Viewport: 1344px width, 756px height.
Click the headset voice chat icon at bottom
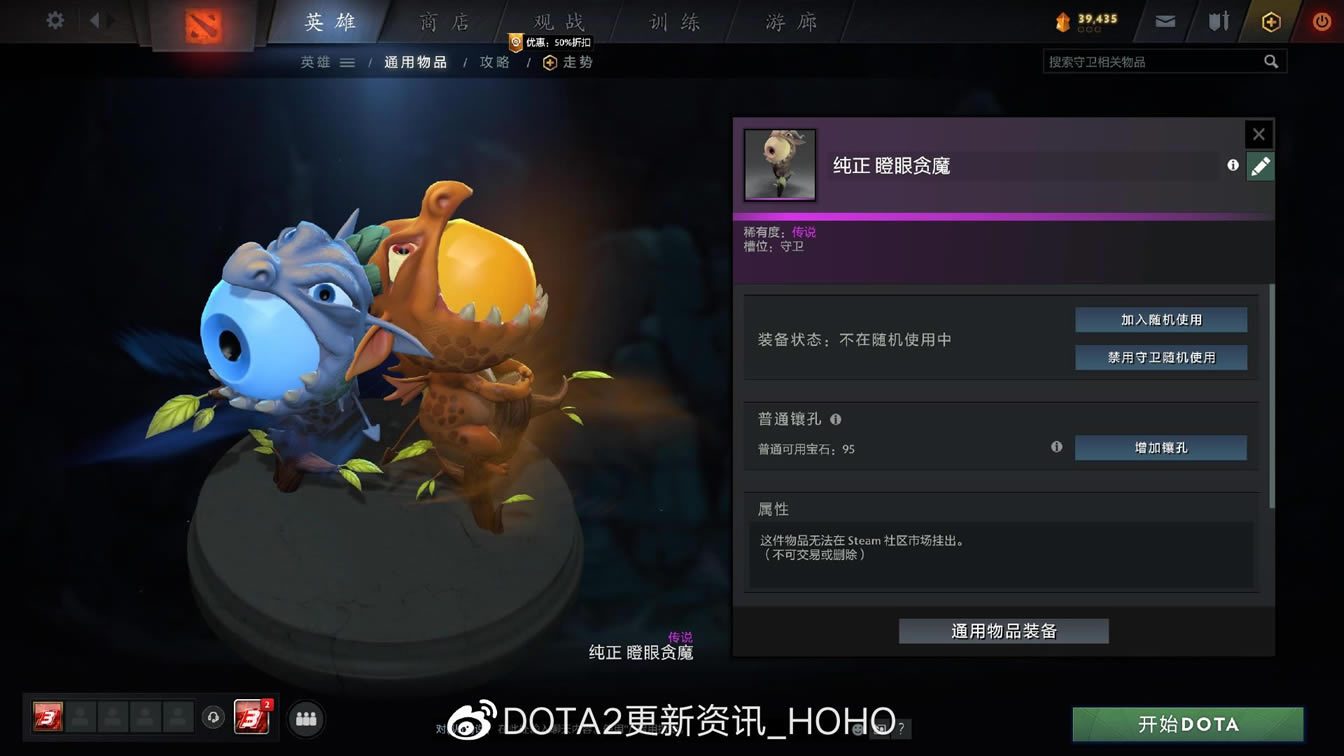pyautogui.click(x=215, y=718)
